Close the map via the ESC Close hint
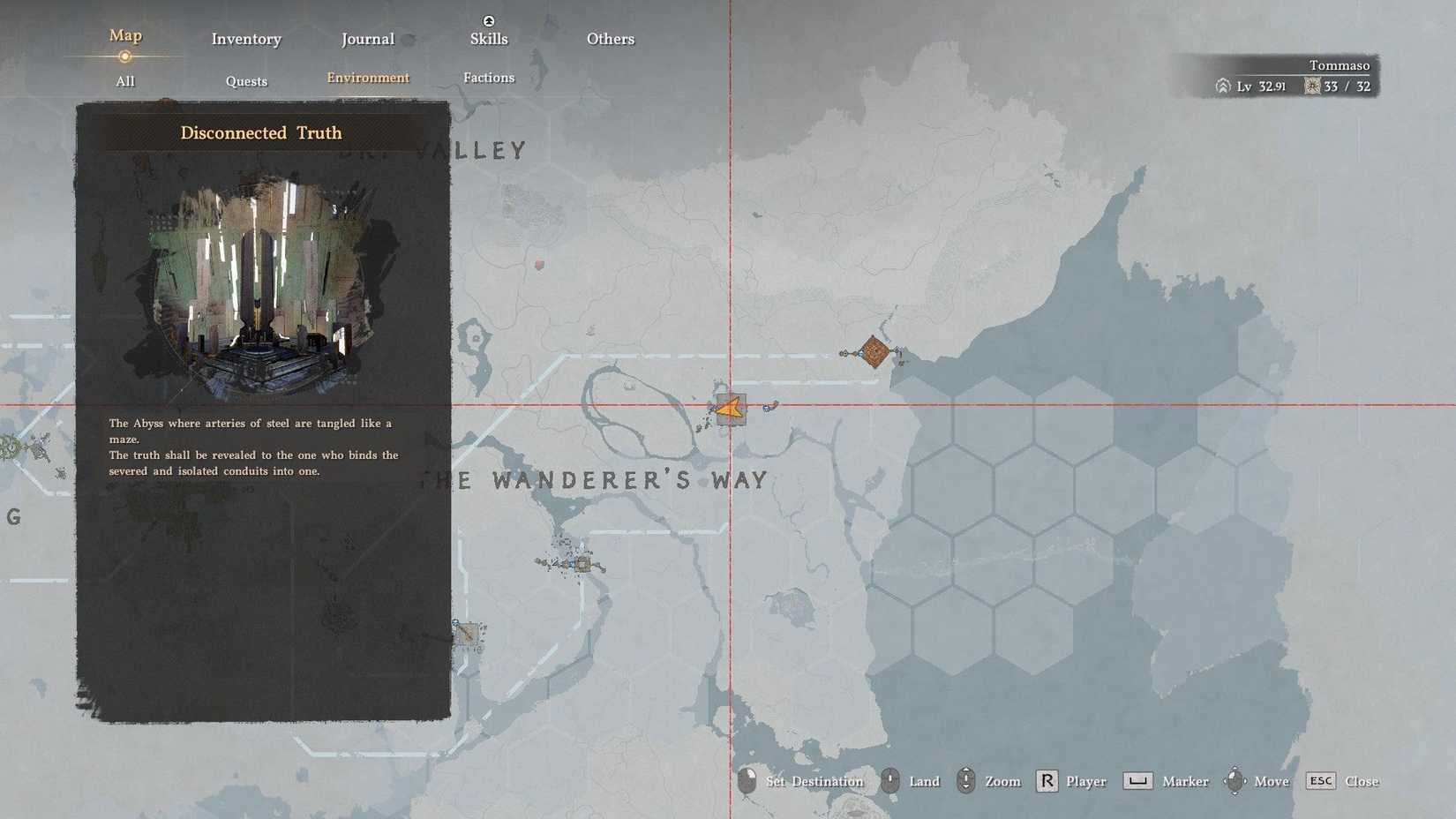 pyautogui.click(x=1341, y=781)
